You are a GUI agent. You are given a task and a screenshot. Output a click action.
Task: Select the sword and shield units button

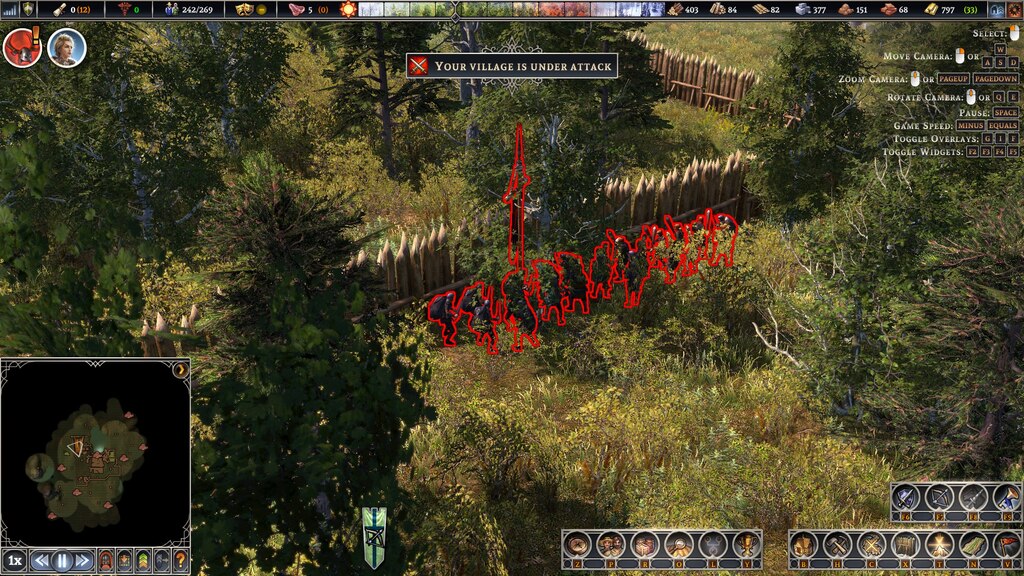point(906,498)
